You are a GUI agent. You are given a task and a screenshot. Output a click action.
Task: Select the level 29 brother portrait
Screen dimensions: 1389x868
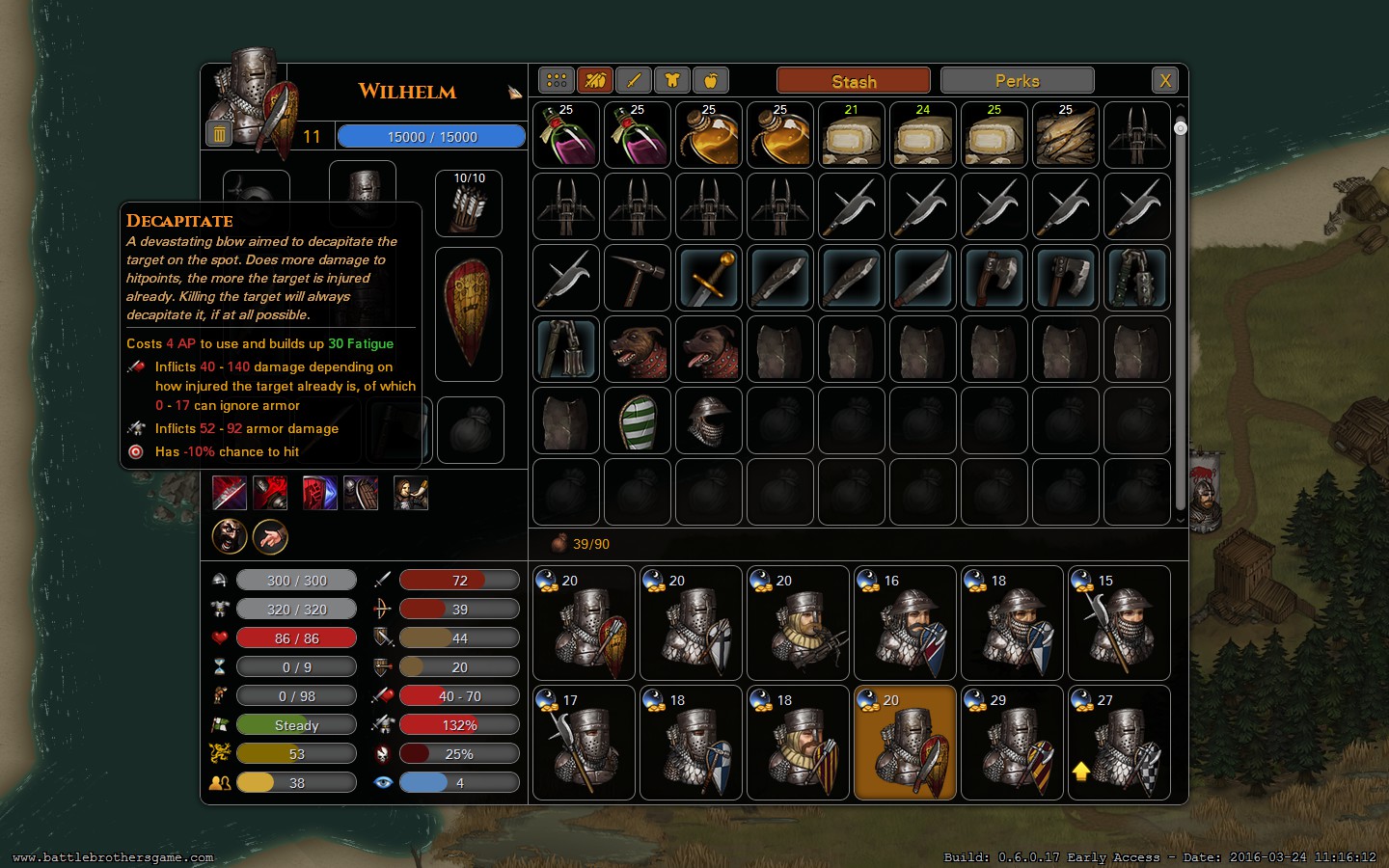click(x=1012, y=743)
